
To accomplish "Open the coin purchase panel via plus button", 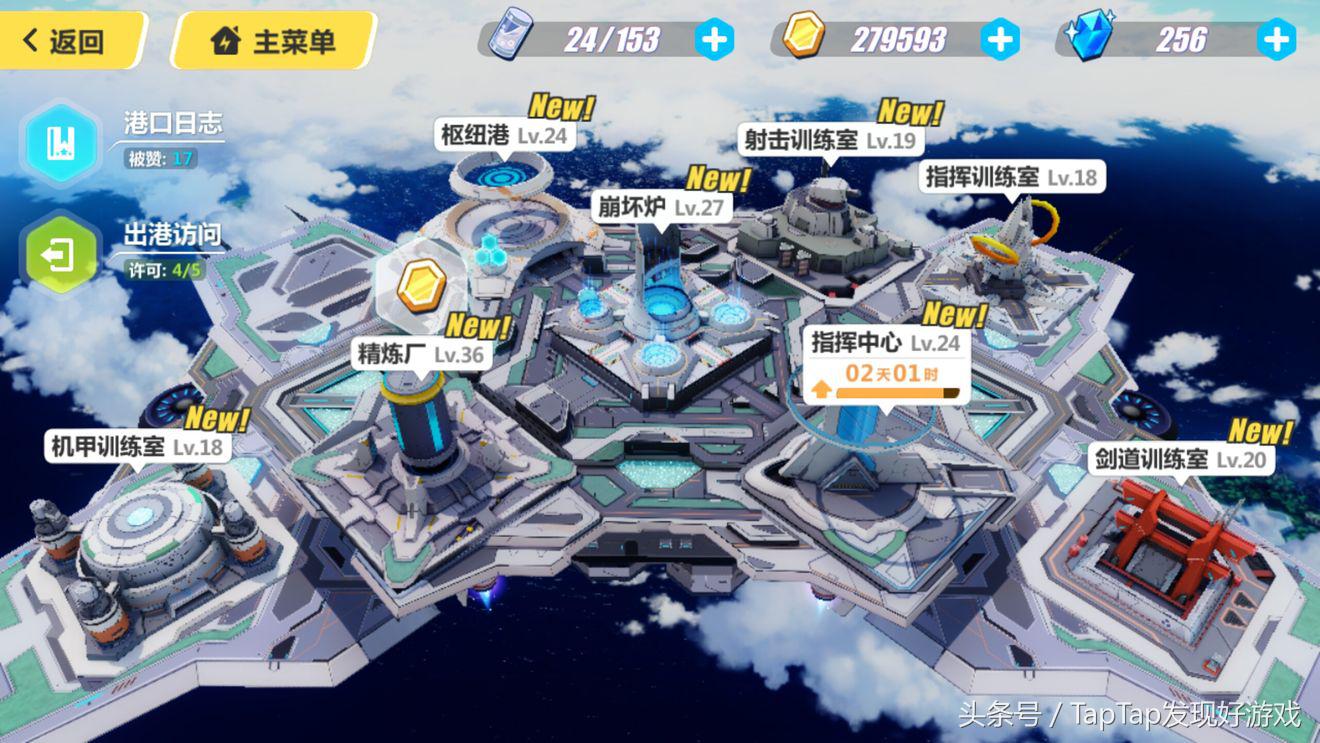I will [x=997, y=41].
